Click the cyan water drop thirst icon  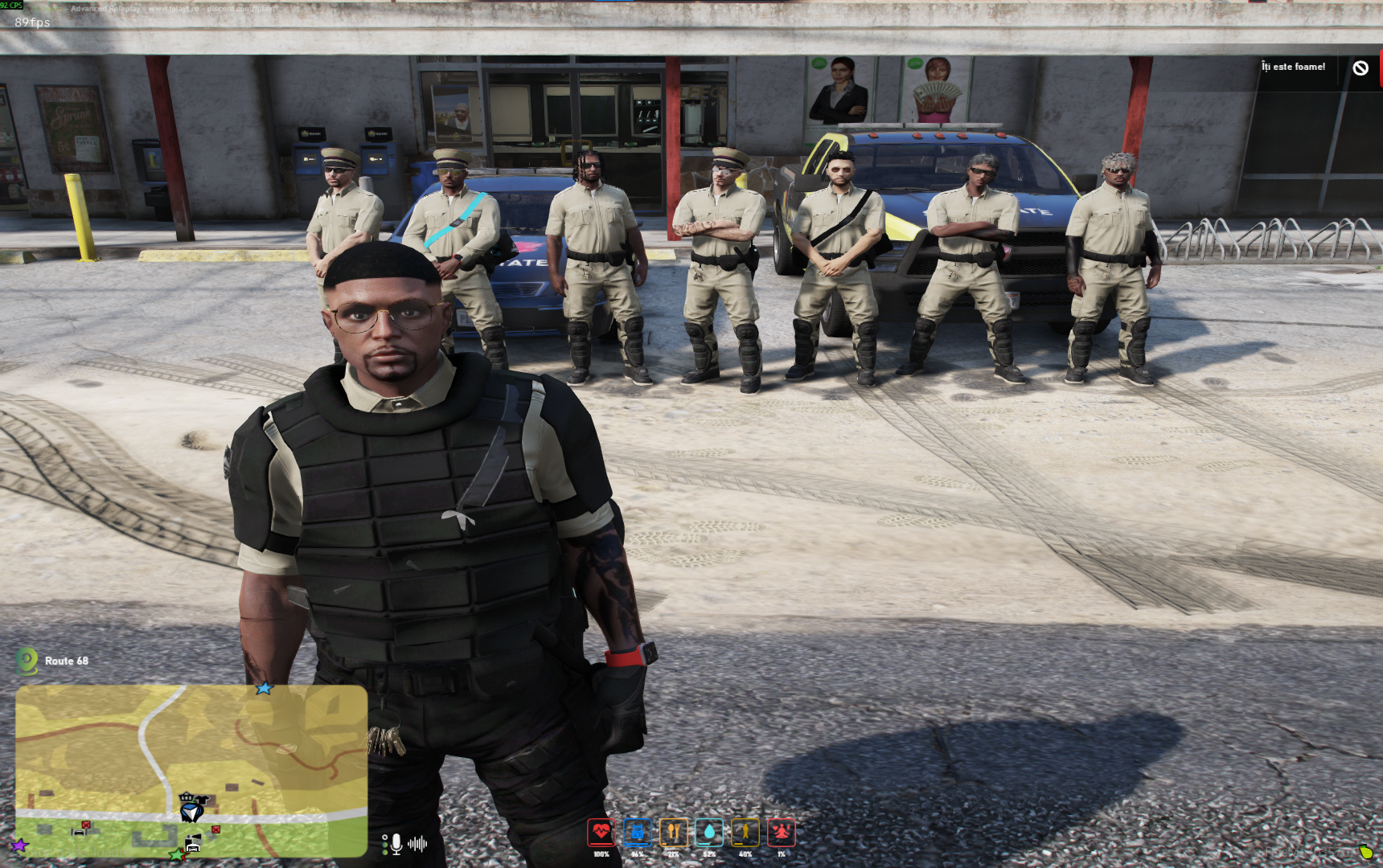(709, 833)
